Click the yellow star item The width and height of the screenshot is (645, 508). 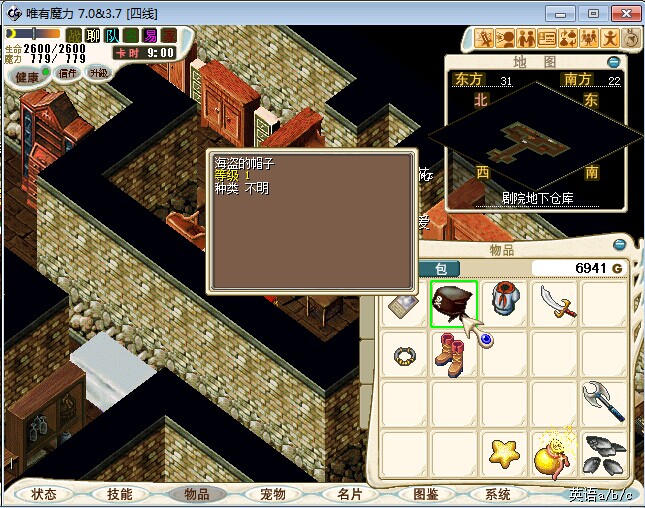505,454
